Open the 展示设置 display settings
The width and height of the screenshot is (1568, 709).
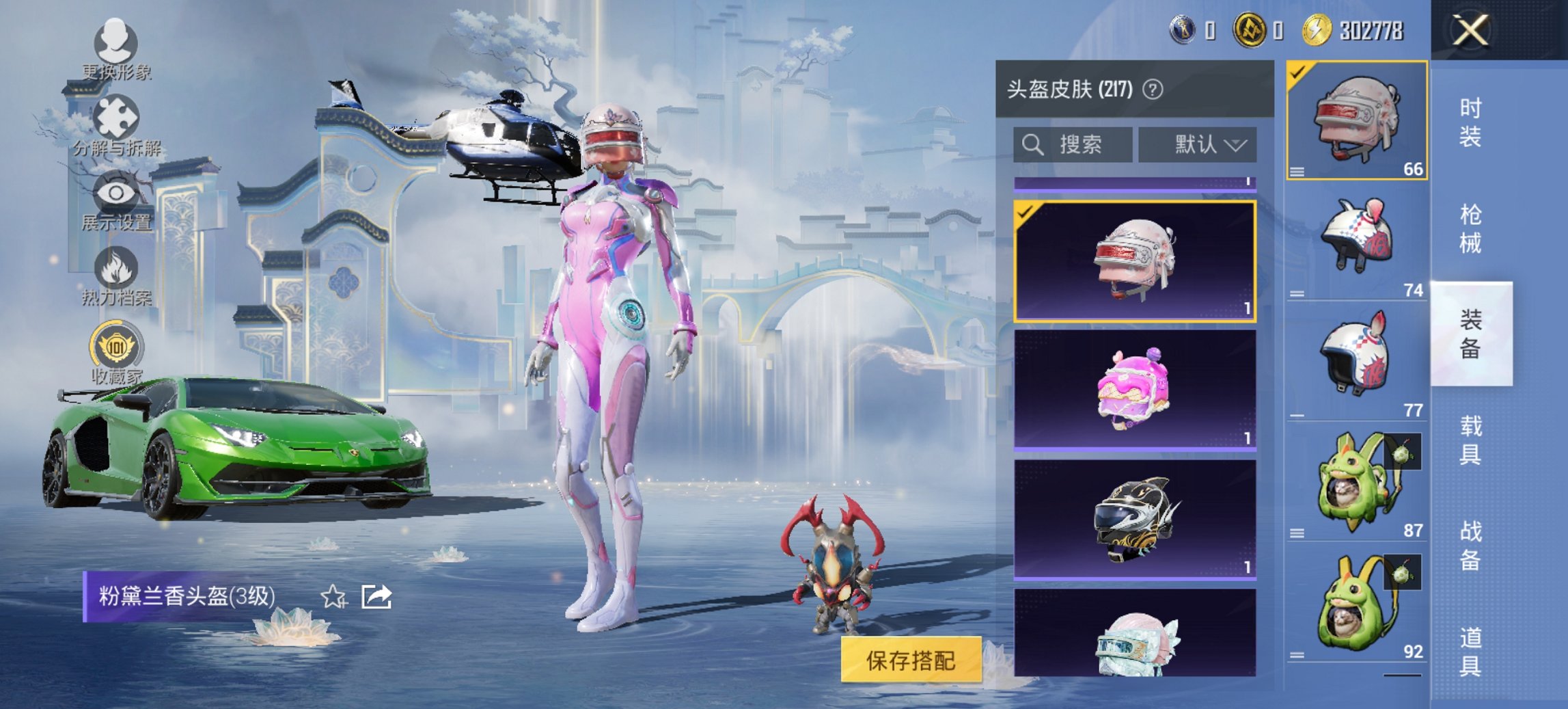tap(116, 195)
